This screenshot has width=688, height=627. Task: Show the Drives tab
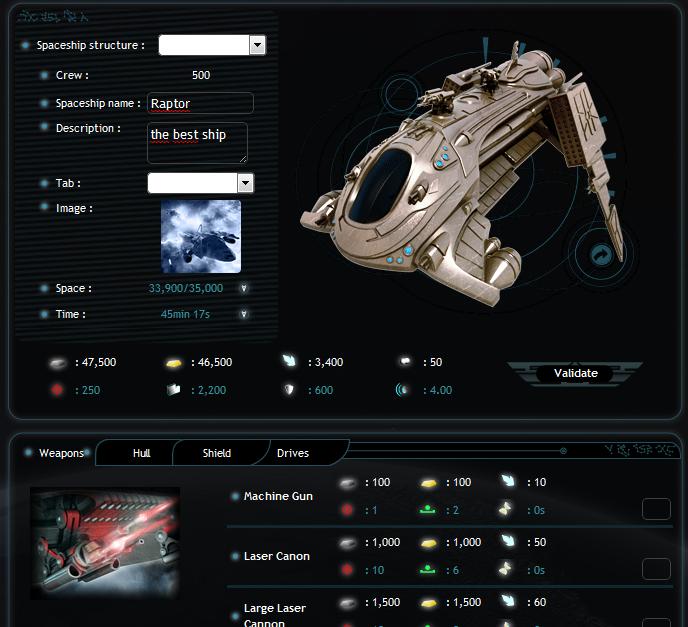pyautogui.click(x=293, y=453)
